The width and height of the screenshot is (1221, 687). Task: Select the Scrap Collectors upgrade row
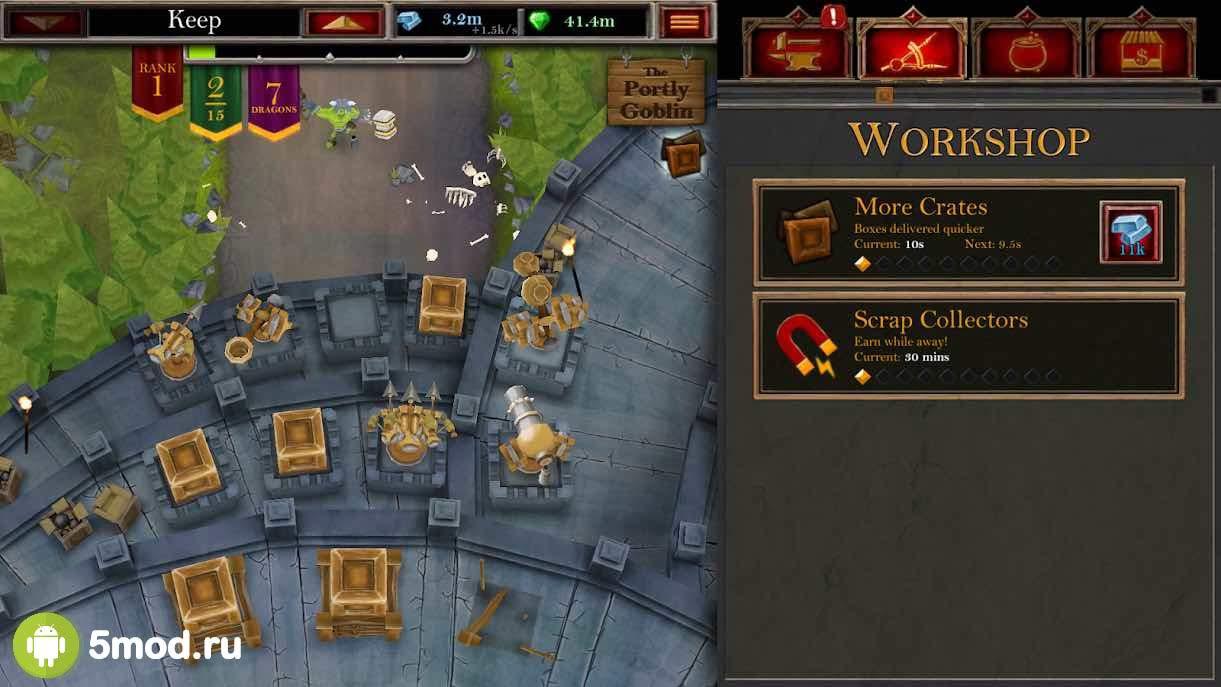pyautogui.click(x=968, y=345)
